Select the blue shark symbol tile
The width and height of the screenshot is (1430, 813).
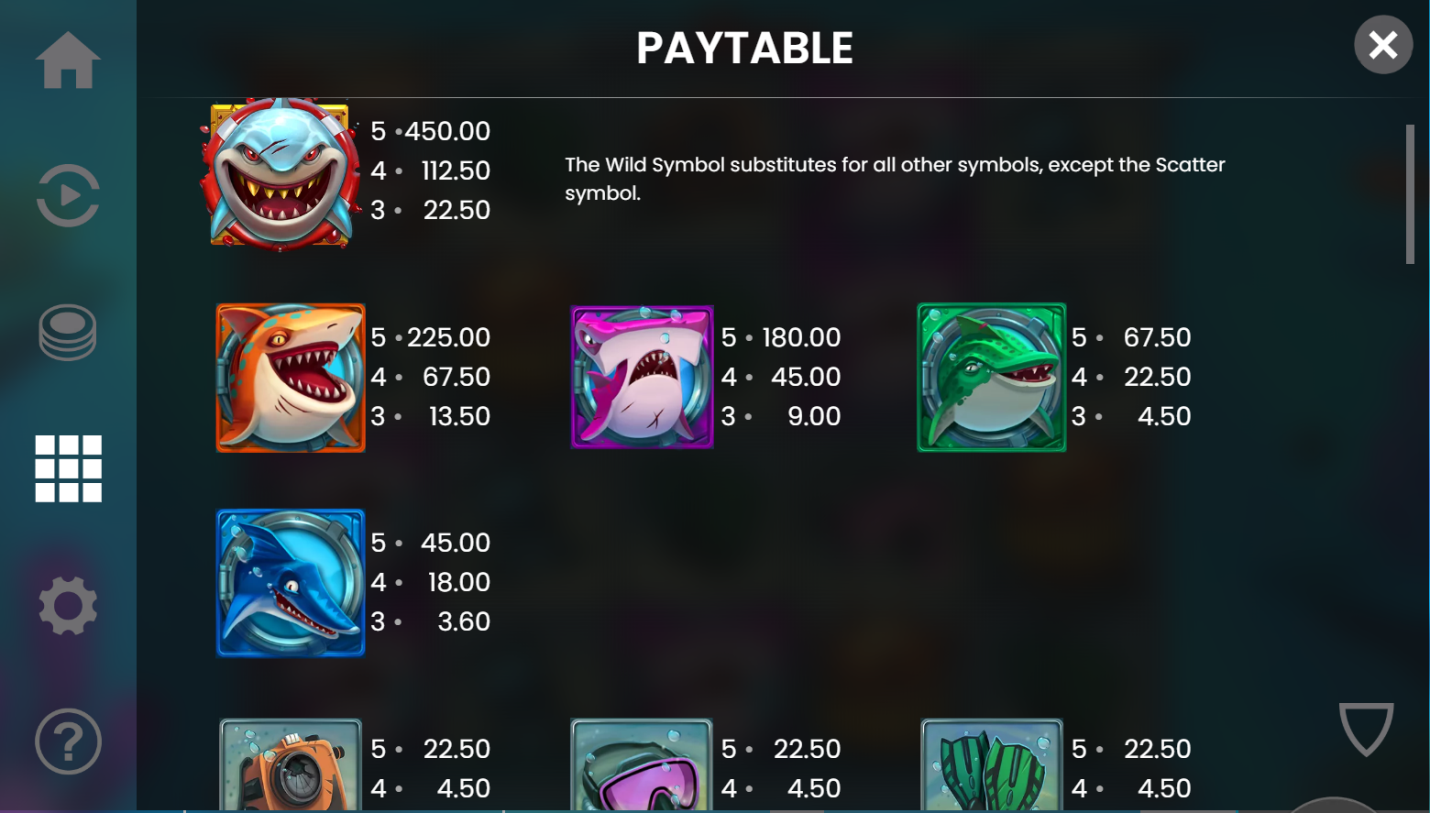tap(290, 583)
